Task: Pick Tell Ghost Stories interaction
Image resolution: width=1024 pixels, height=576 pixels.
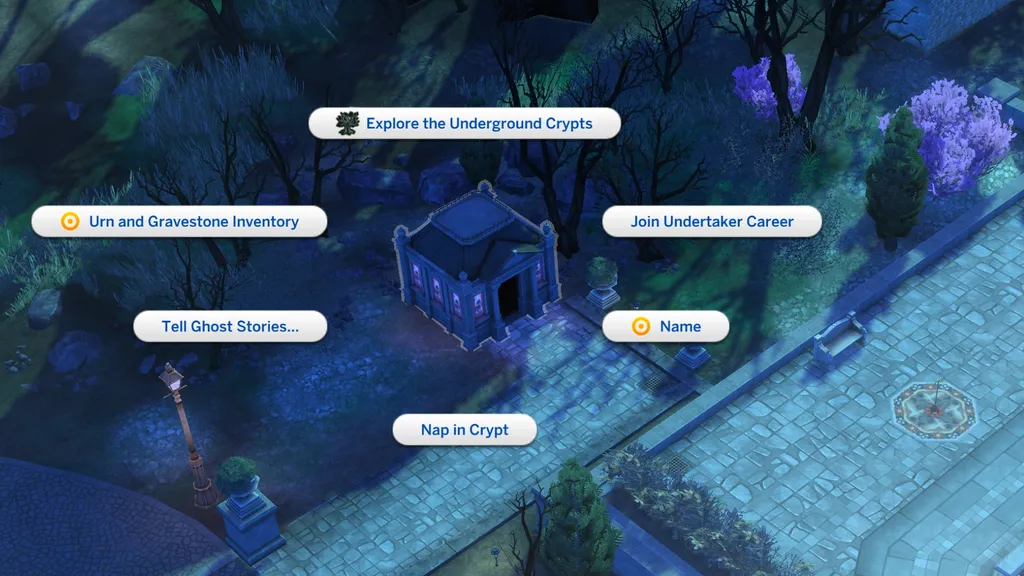Action: tap(230, 326)
